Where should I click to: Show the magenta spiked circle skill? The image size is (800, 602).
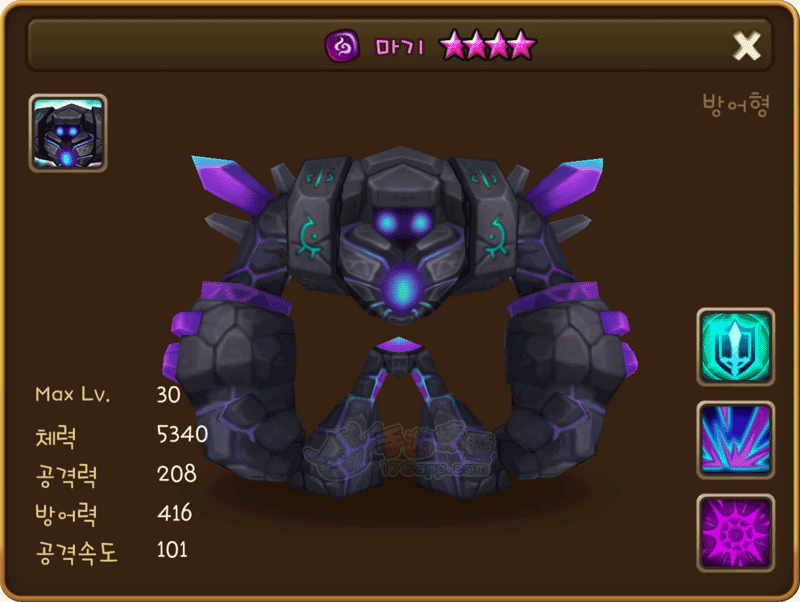pyautogui.click(x=735, y=532)
